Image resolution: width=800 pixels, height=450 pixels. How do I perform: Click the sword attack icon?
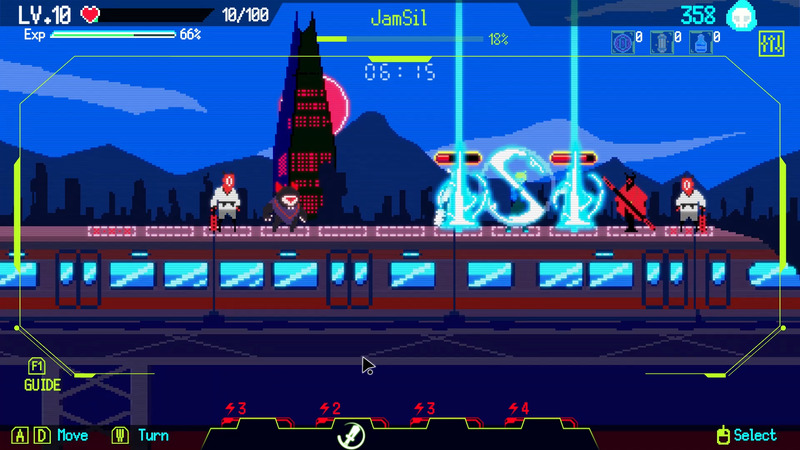(x=353, y=434)
